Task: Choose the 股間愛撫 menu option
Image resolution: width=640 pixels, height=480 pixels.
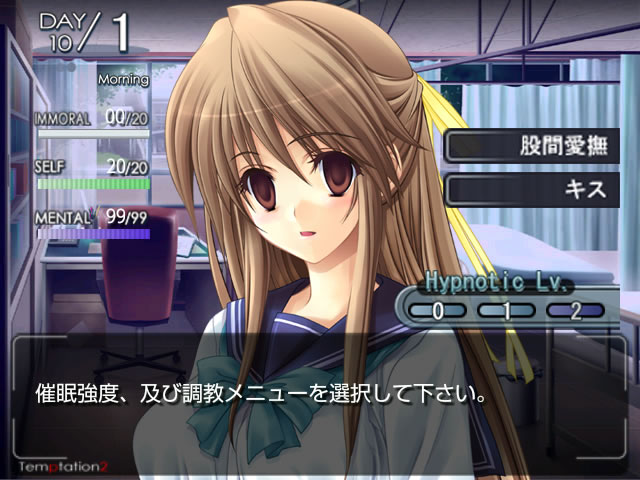Action: [531, 145]
